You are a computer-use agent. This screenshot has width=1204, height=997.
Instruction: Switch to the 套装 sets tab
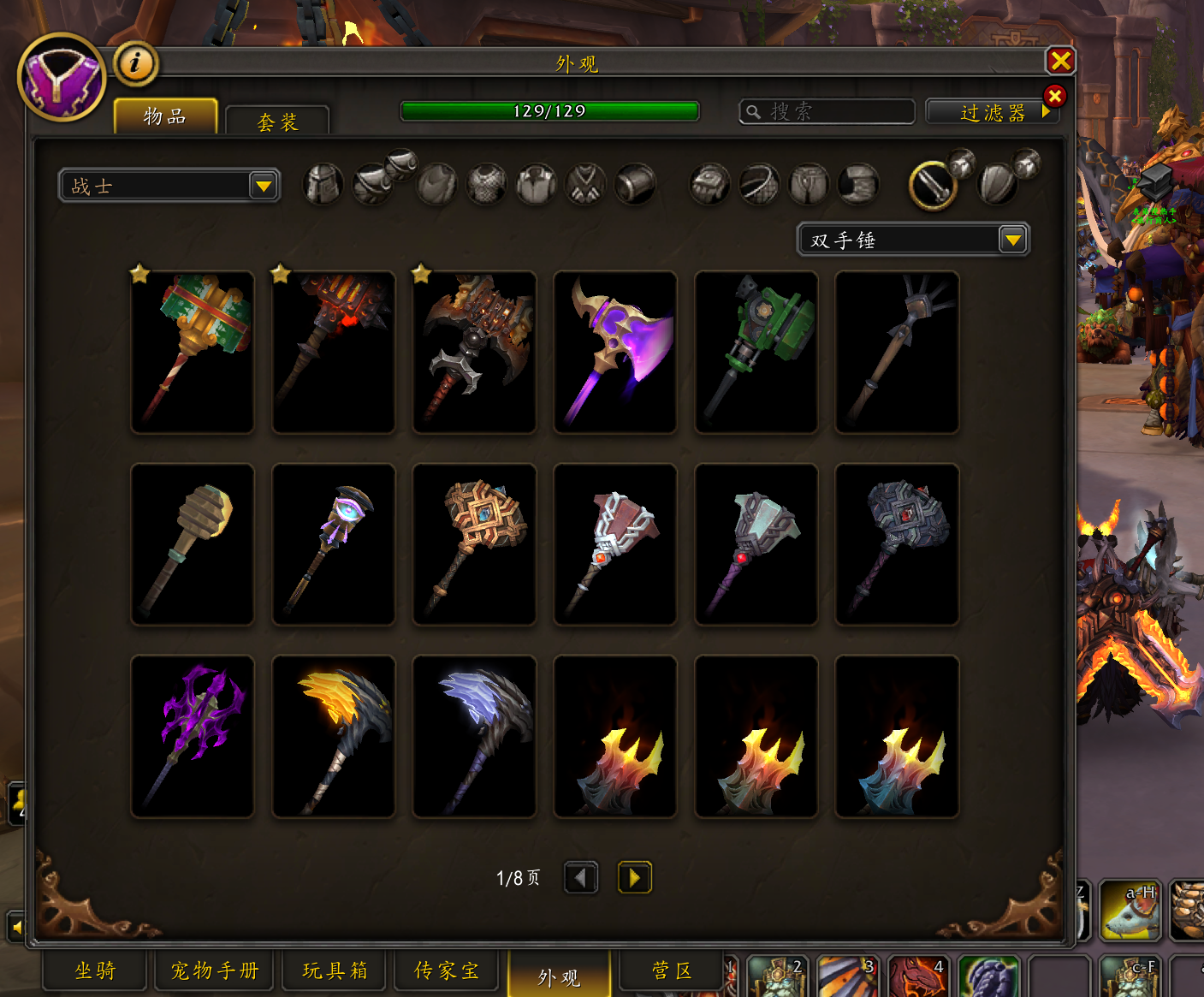click(277, 122)
